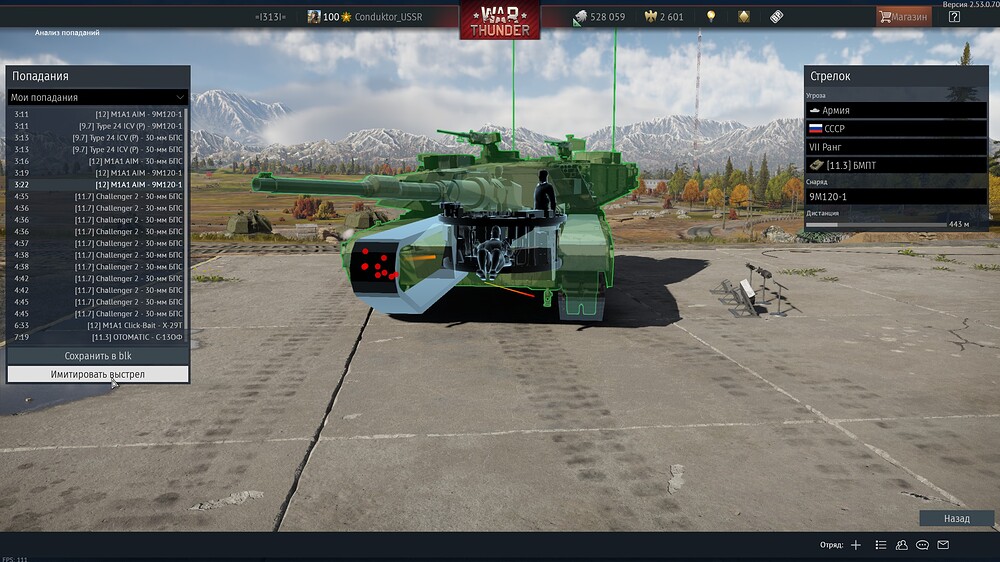Screen dimensions: 1000x562
Task: Activate "Имитировать выстрел" button
Action: 97,374
